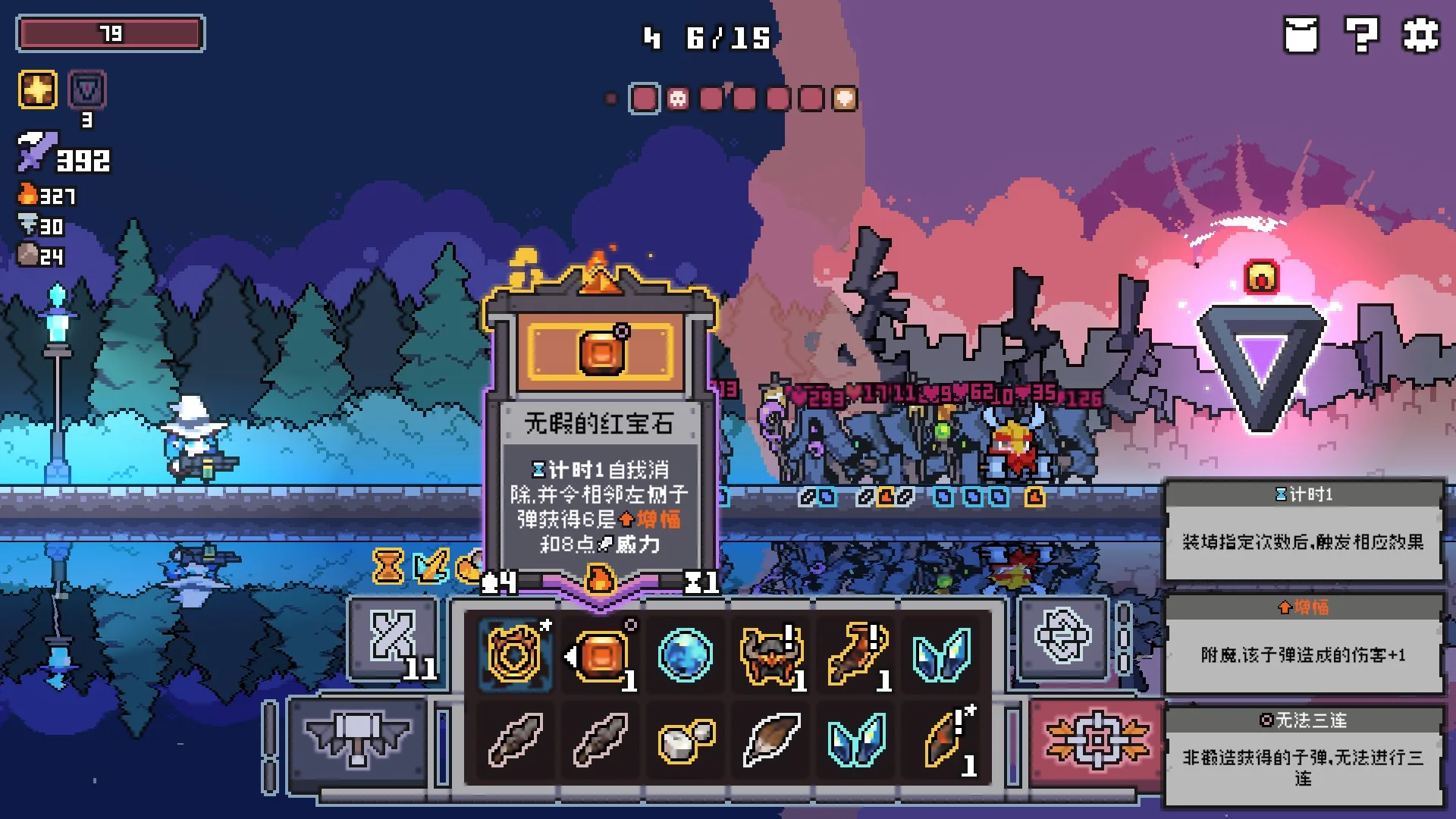Open the question mark help screen
1456x819 pixels.
[x=1361, y=35]
